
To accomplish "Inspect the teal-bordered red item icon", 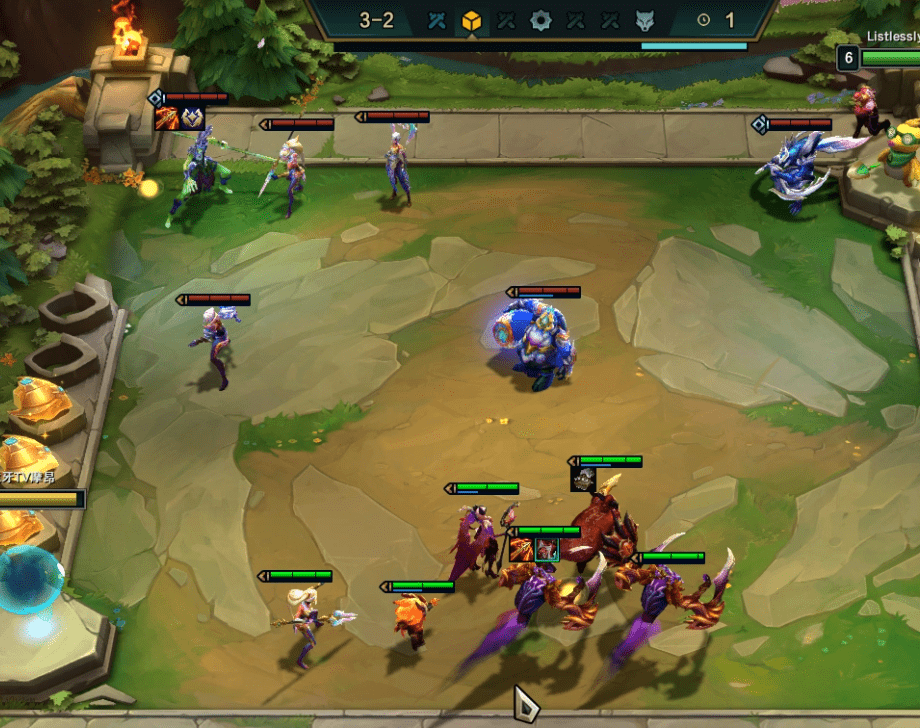I will click(x=546, y=549).
